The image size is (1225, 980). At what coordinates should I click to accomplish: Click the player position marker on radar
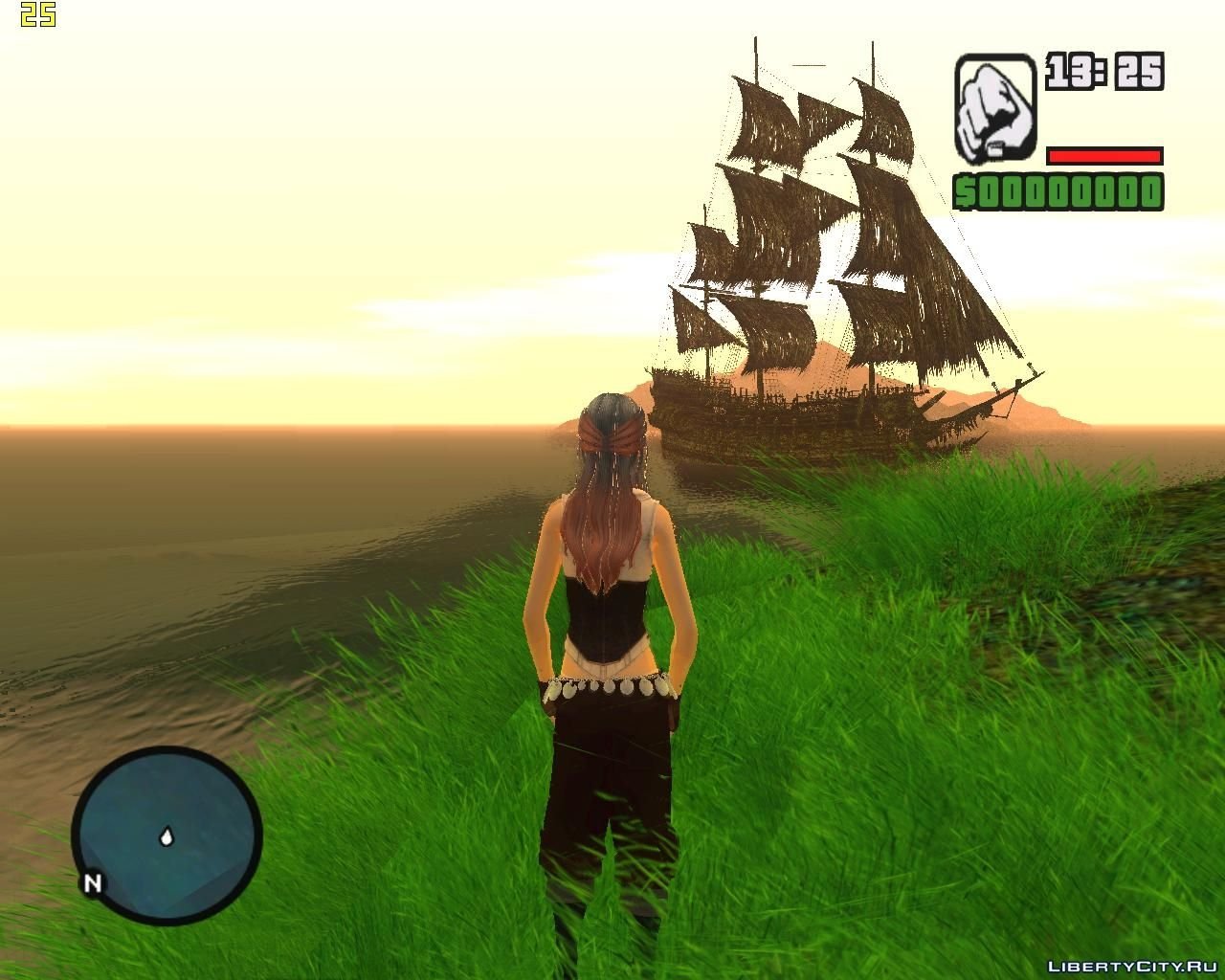(167, 837)
